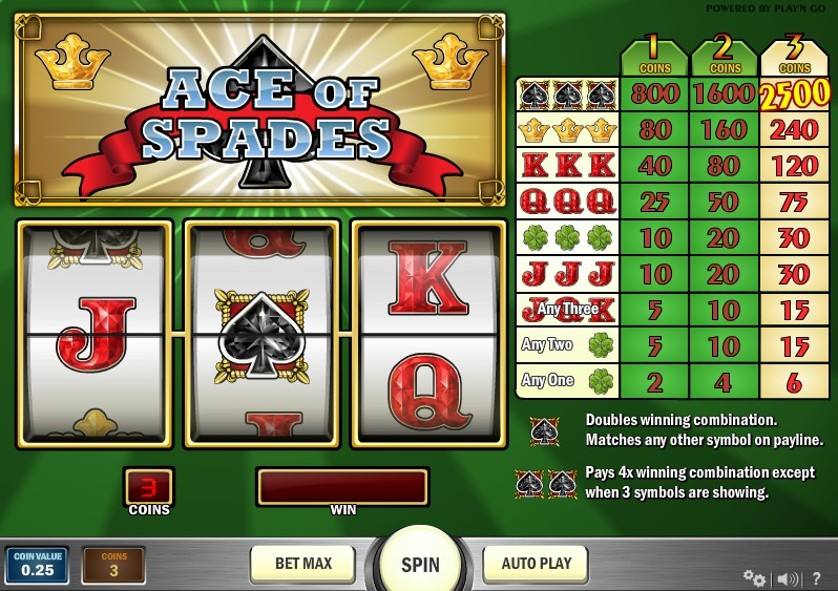Screen dimensions: 838x591
Task: Activate Auto Play
Action: [536, 564]
